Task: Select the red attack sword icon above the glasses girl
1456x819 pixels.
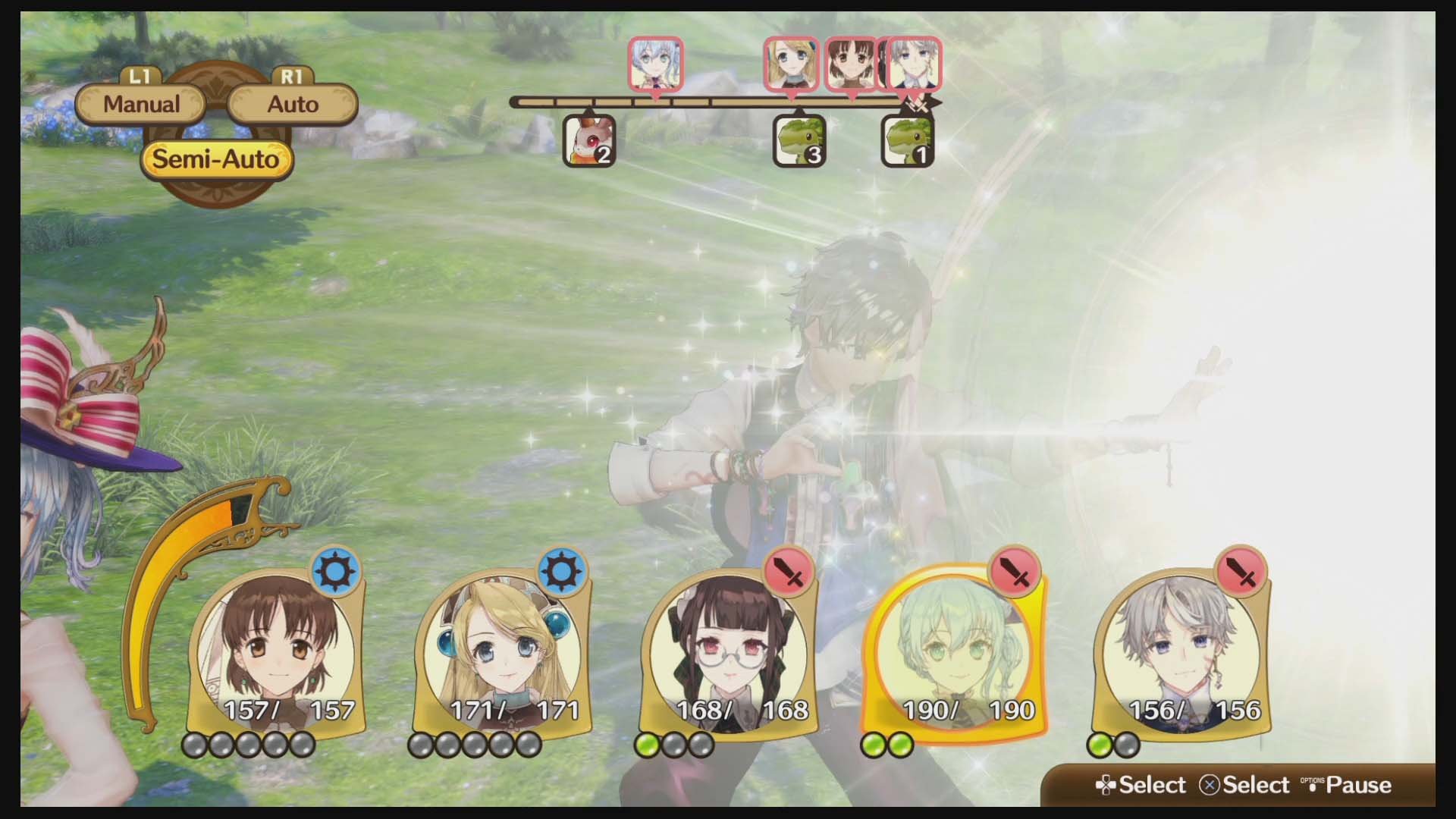Action: pyautogui.click(x=791, y=573)
